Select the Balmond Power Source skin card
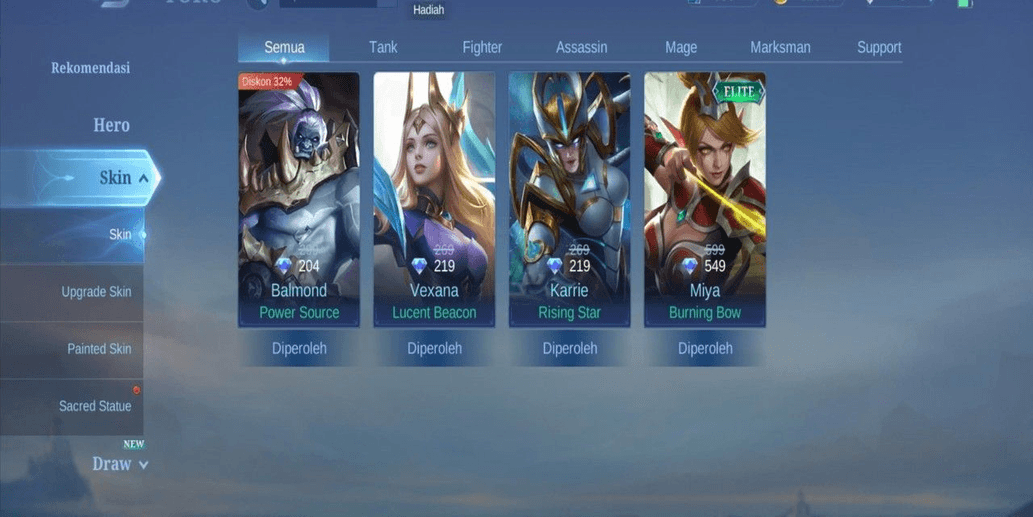The image size is (1033, 517). (299, 199)
